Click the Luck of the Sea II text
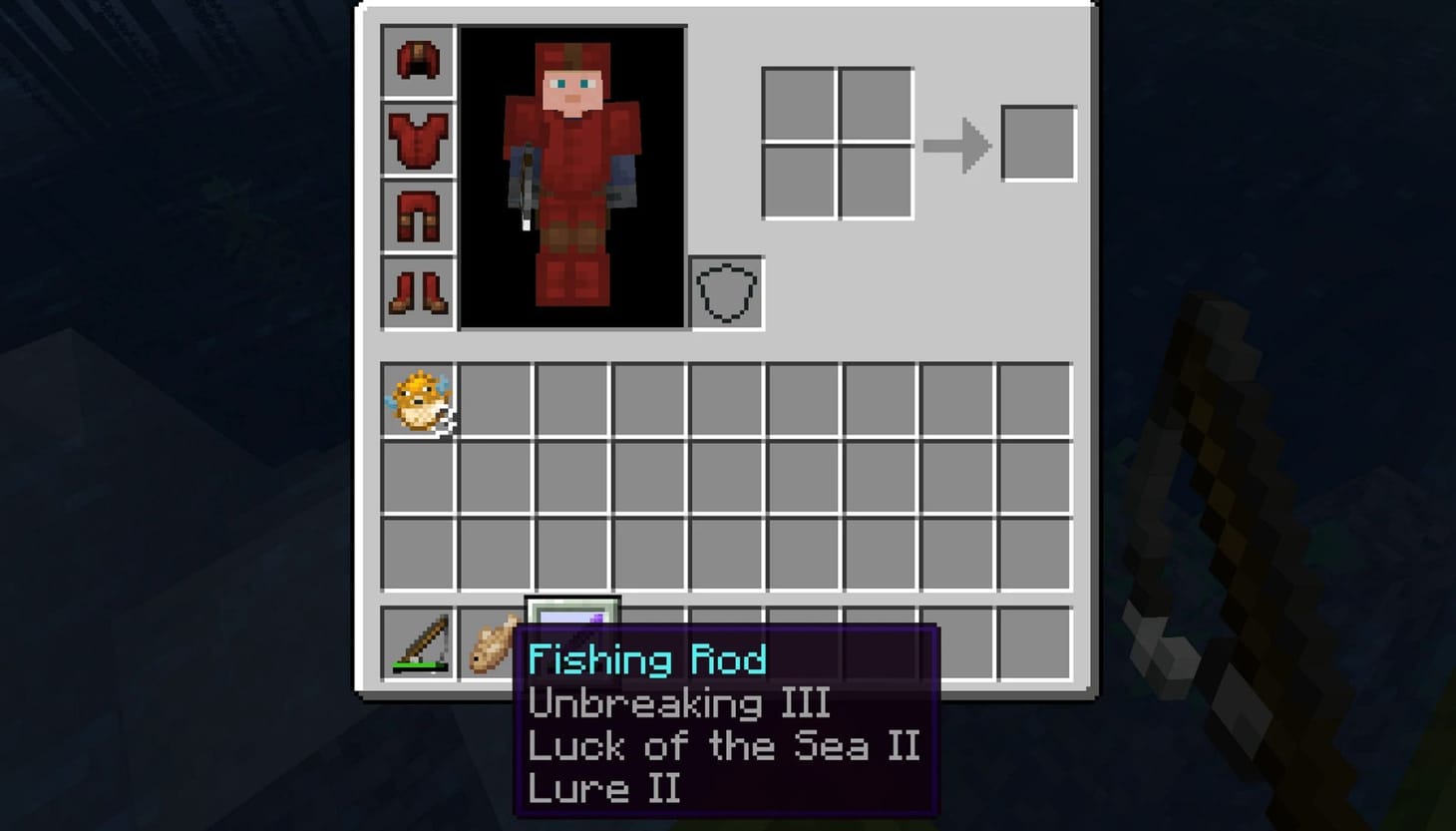 [723, 746]
